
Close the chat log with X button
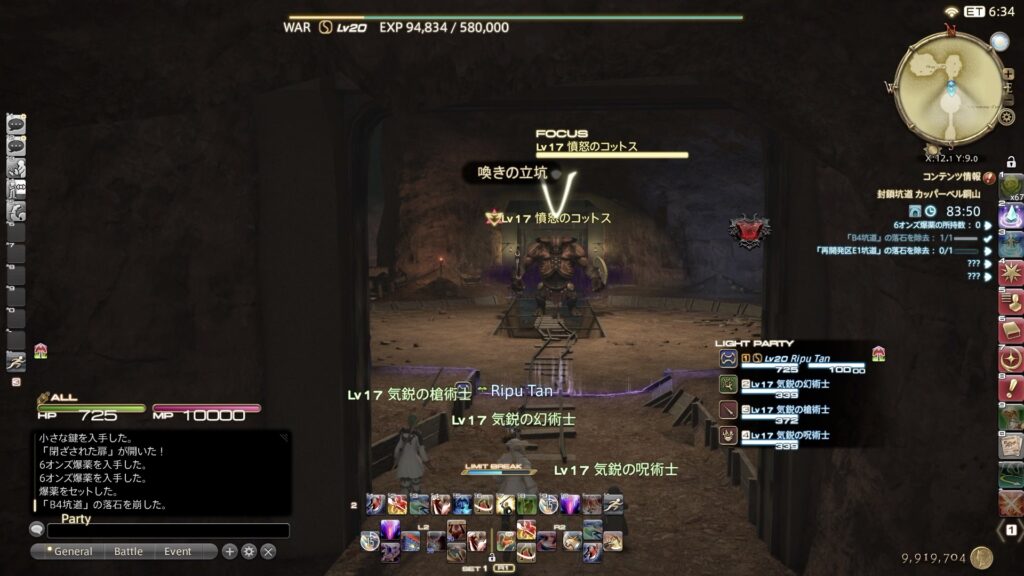[x=268, y=551]
